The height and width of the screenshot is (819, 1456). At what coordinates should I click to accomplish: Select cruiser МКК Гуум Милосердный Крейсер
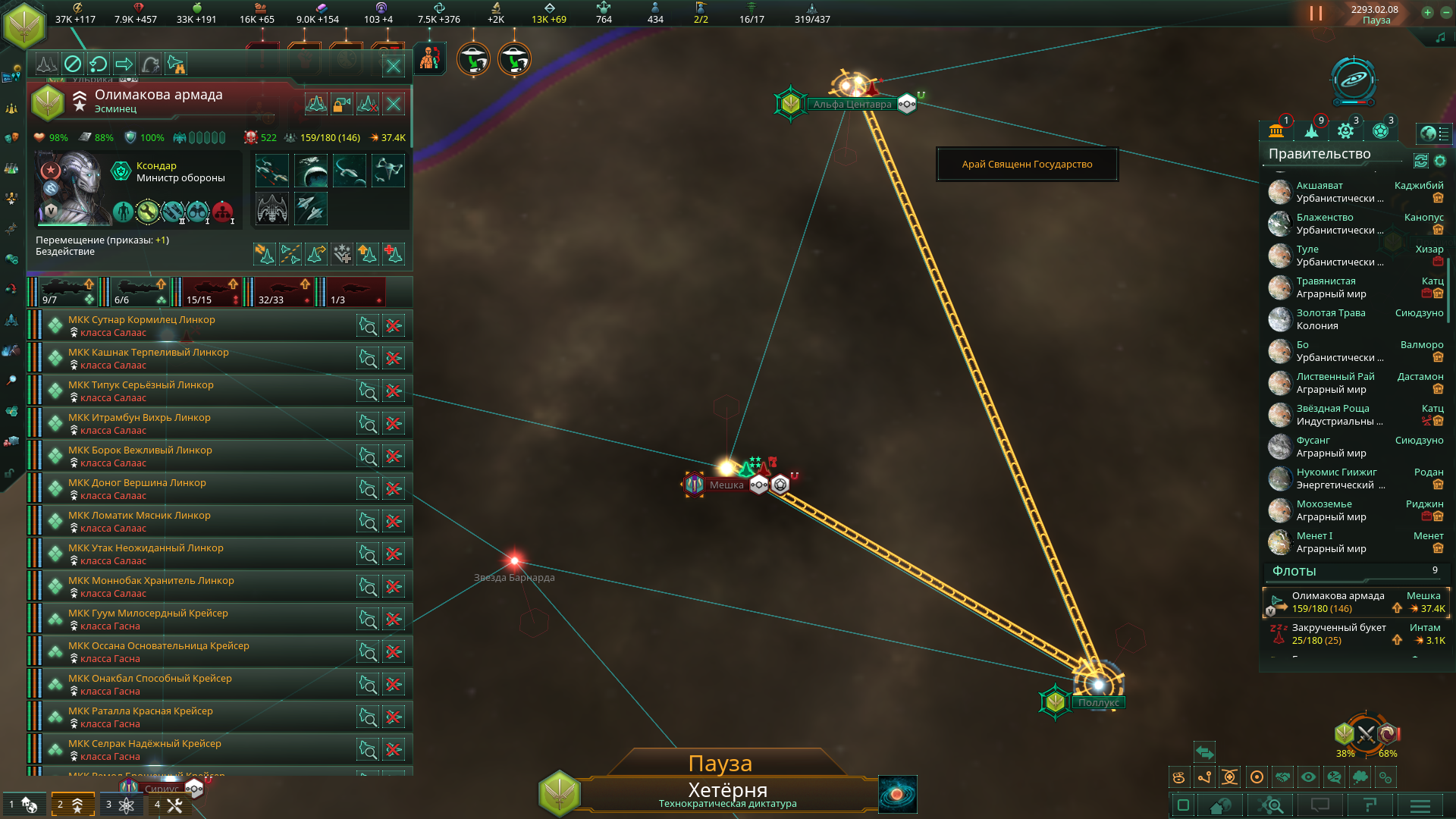pyautogui.click(x=148, y=613)
